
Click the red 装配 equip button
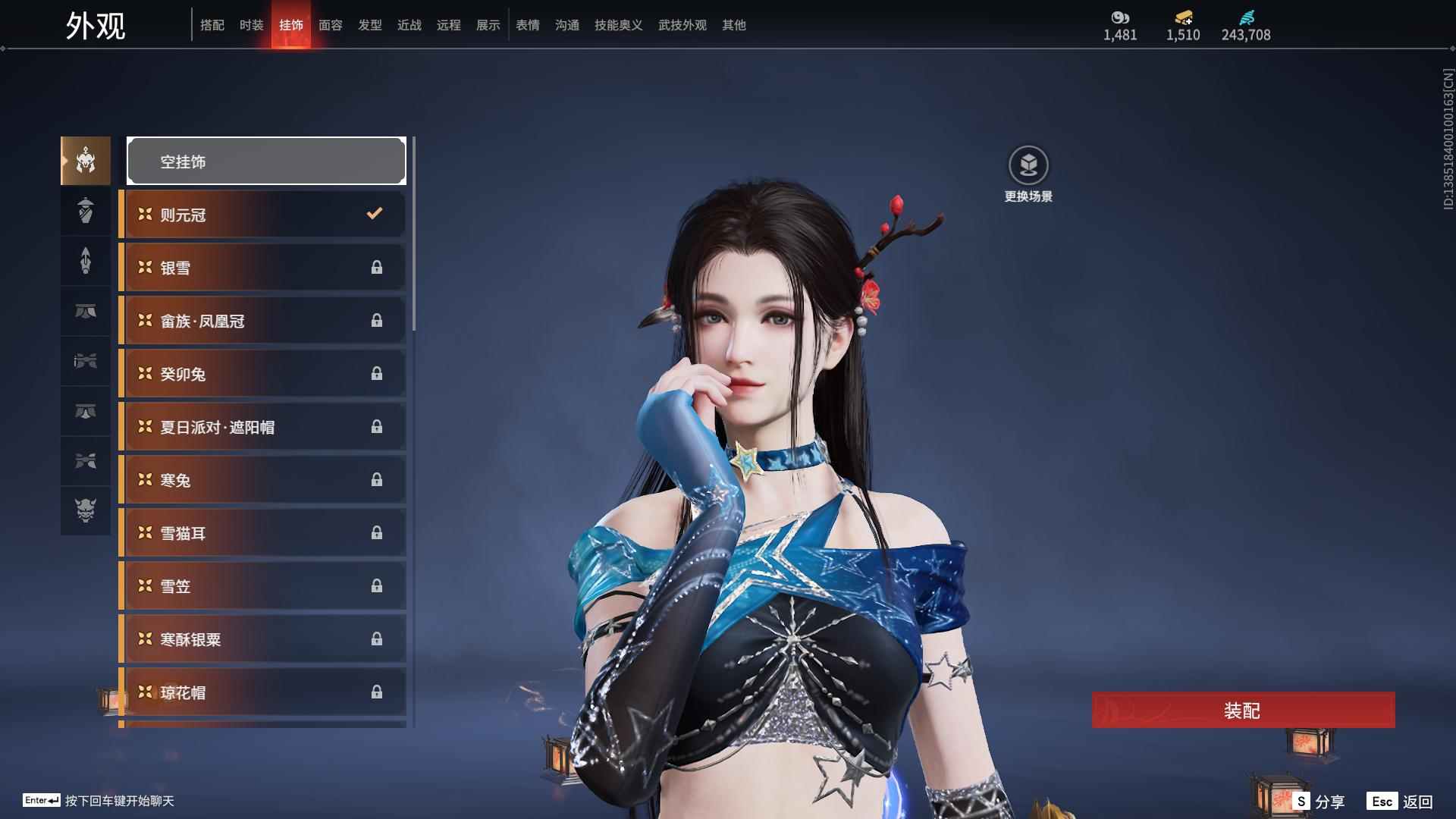[x=1243, y=710]
